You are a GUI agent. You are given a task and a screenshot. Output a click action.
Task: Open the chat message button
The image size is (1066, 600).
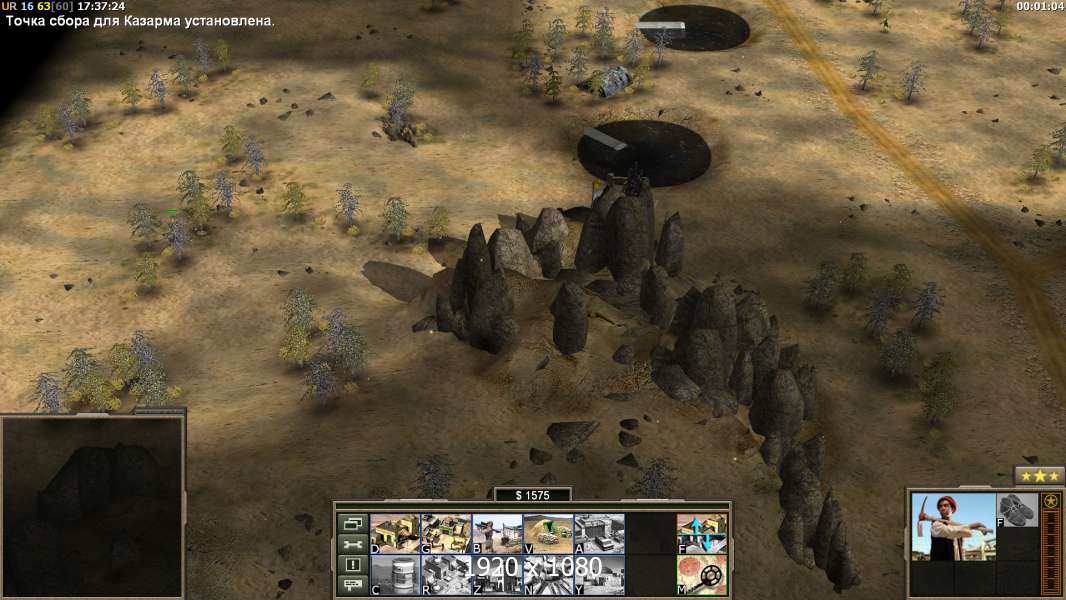point(353,587)
